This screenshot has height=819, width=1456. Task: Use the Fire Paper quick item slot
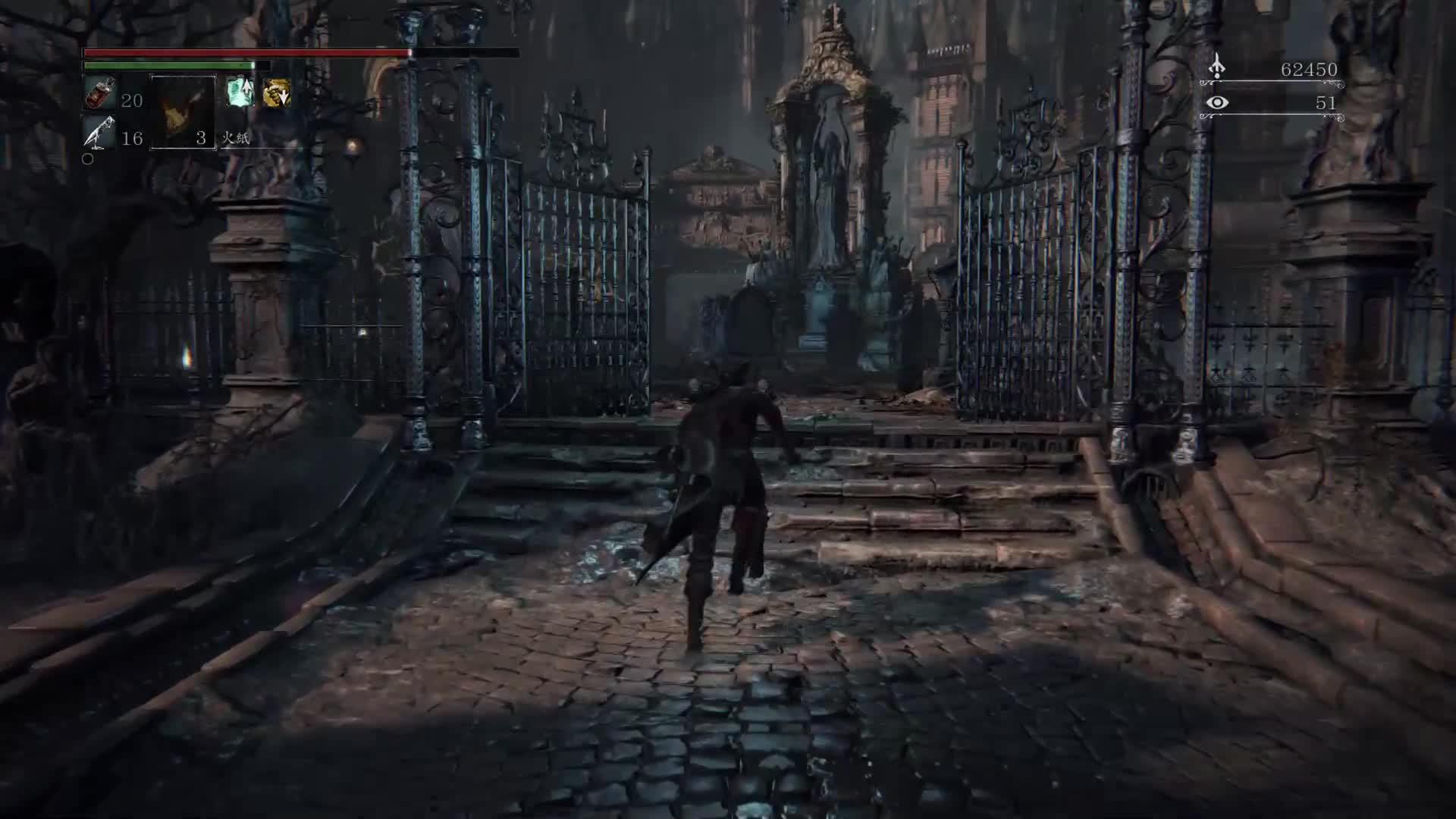(183, 112)
